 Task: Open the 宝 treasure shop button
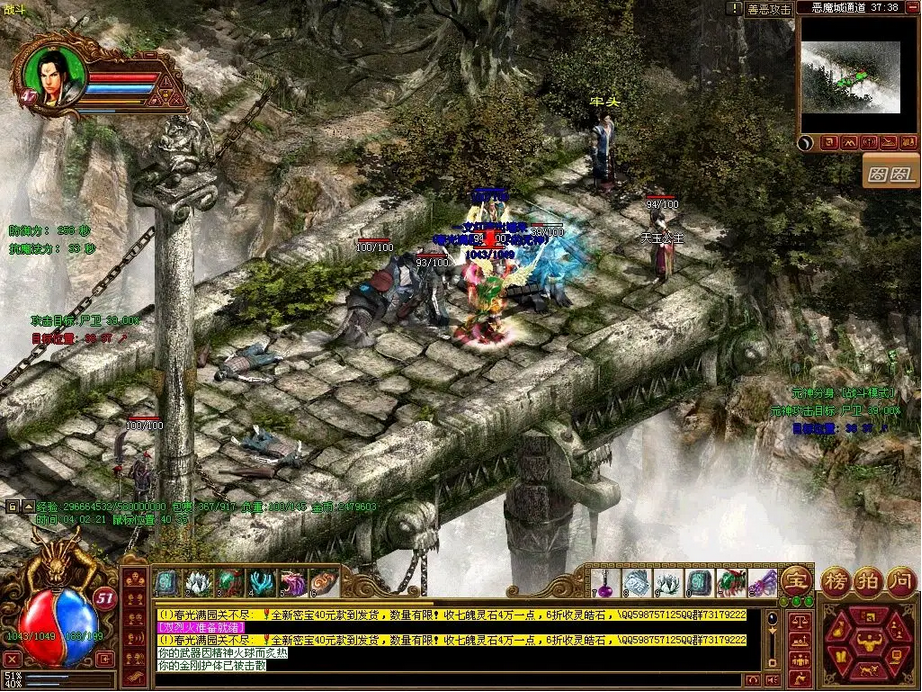tap(796, 579)
